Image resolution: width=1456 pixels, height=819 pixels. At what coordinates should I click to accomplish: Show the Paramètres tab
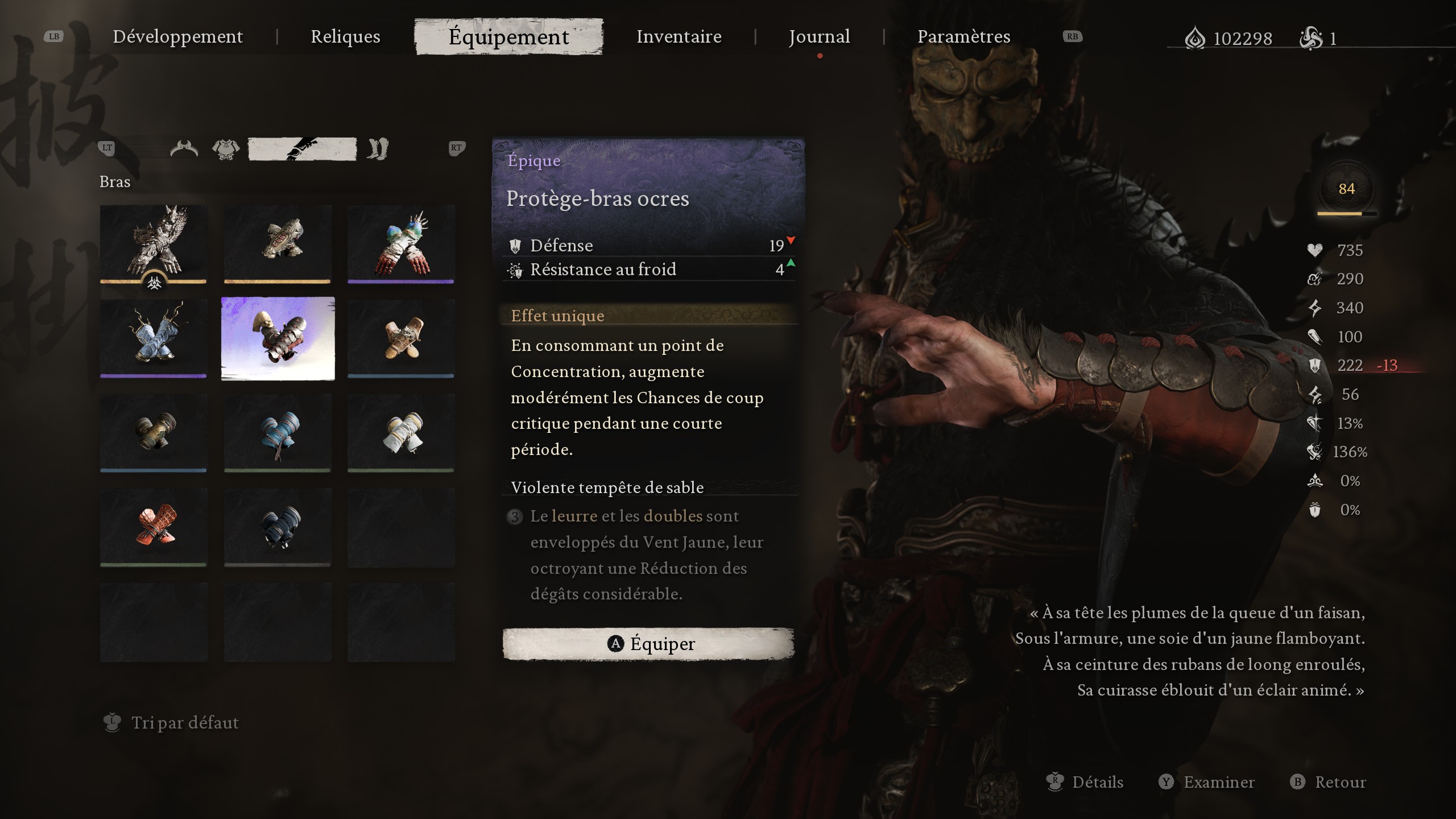[963, 36]
